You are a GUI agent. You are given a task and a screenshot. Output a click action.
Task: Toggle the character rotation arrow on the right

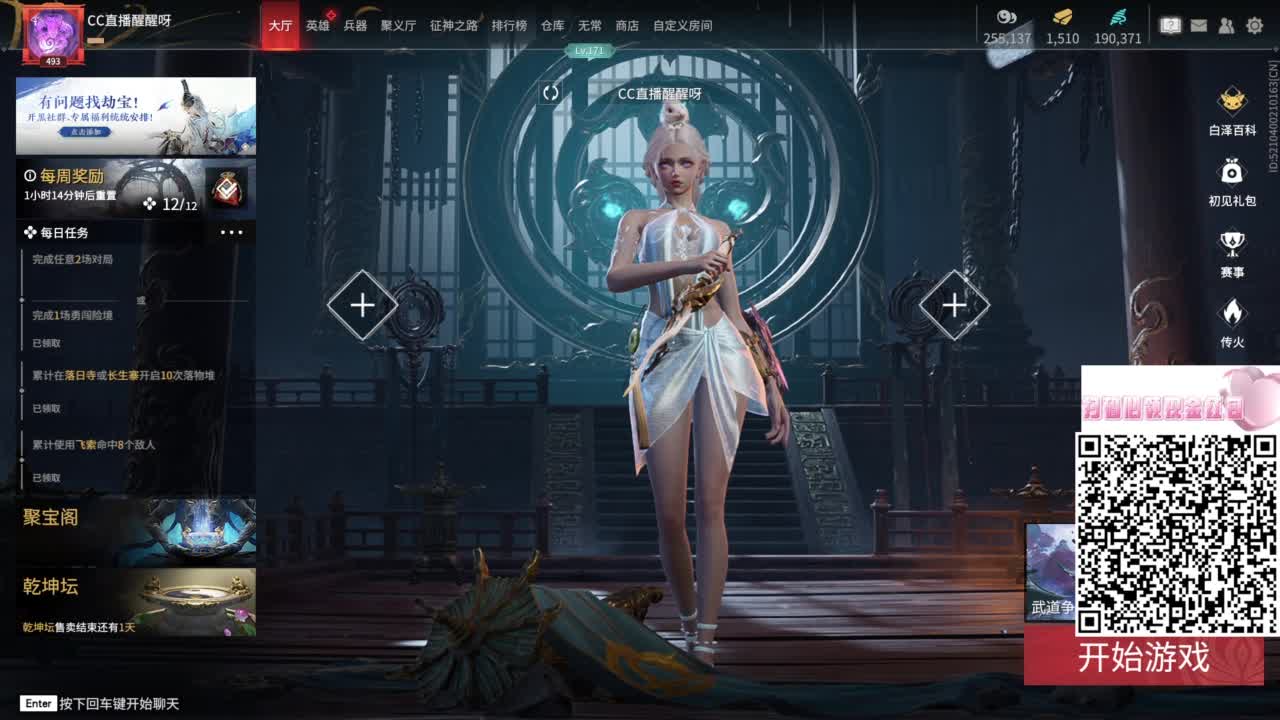[x=953, y=303]
